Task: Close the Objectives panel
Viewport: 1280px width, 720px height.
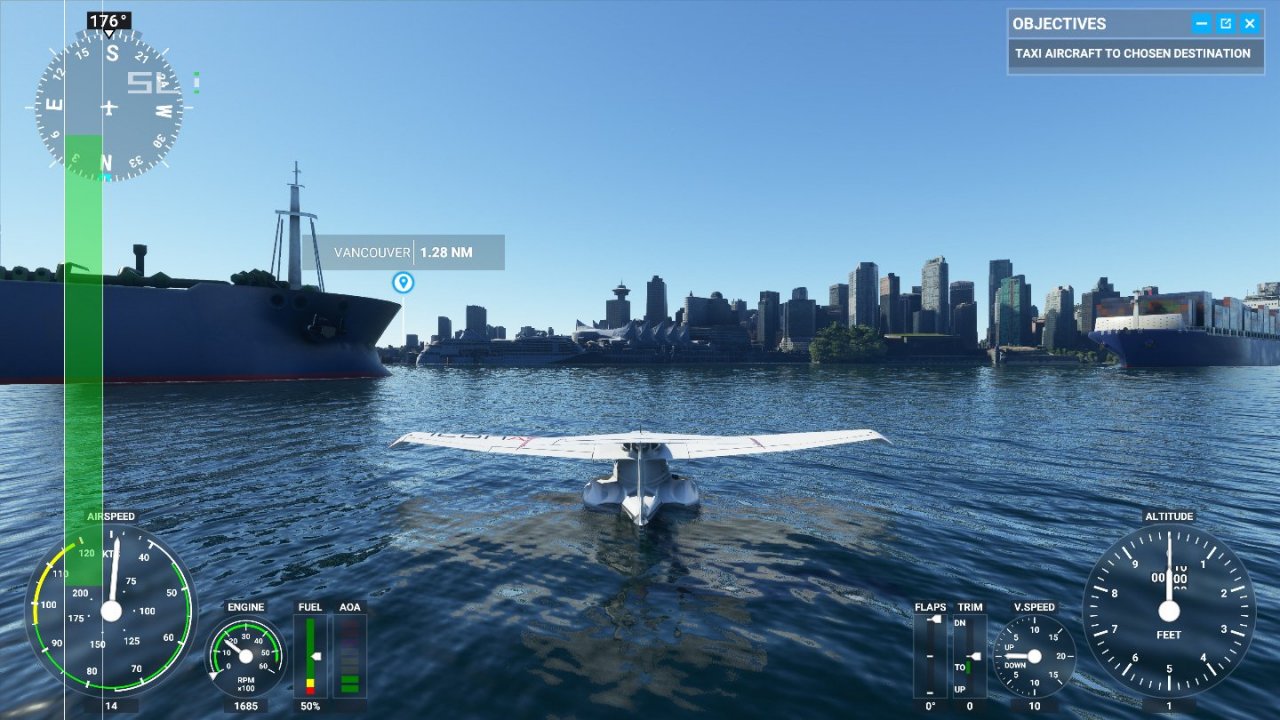Action: [1249, 23]
